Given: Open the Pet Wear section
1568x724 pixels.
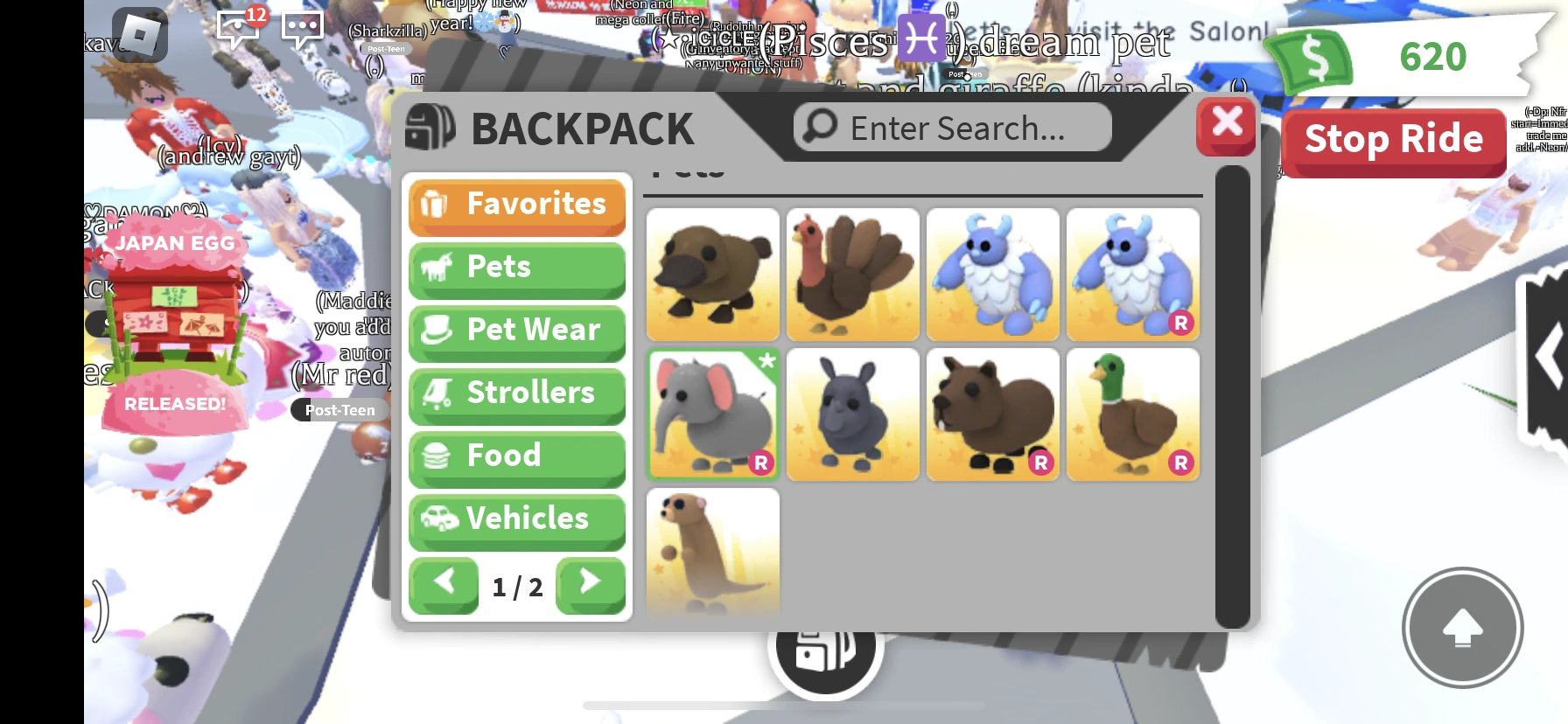Looking at the screenshot, I should coord(516,331).
